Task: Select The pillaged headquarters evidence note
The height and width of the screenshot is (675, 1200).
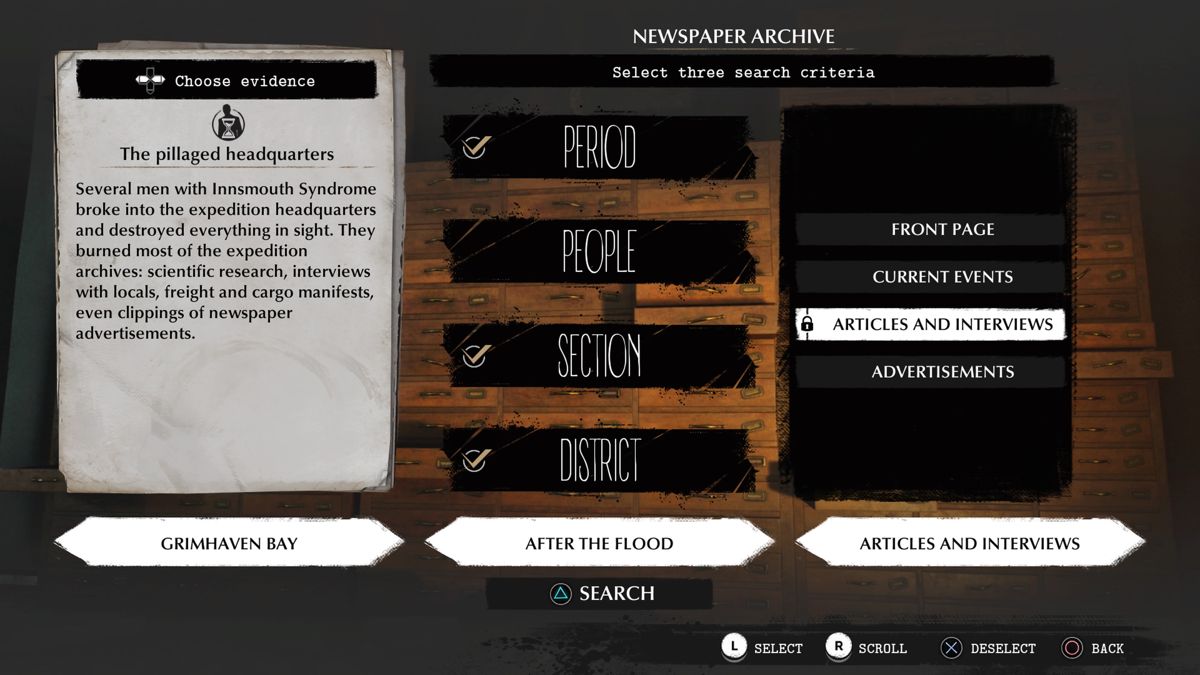Action: click(x=227, y=154)
